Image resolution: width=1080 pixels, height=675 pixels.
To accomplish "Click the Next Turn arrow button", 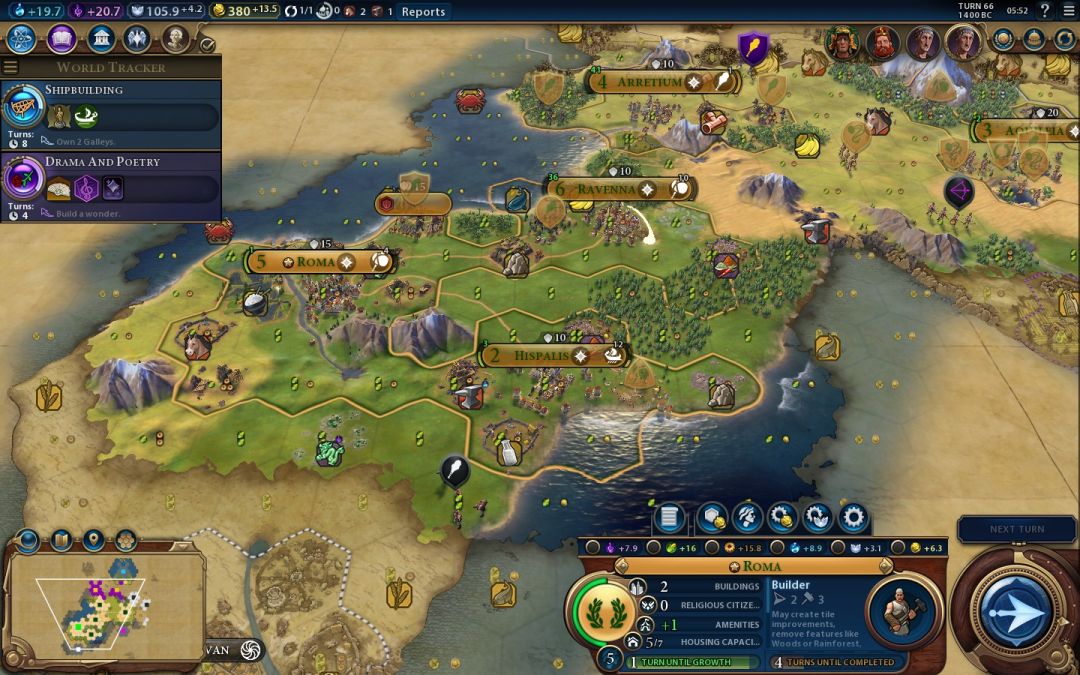I will 1016,611.
